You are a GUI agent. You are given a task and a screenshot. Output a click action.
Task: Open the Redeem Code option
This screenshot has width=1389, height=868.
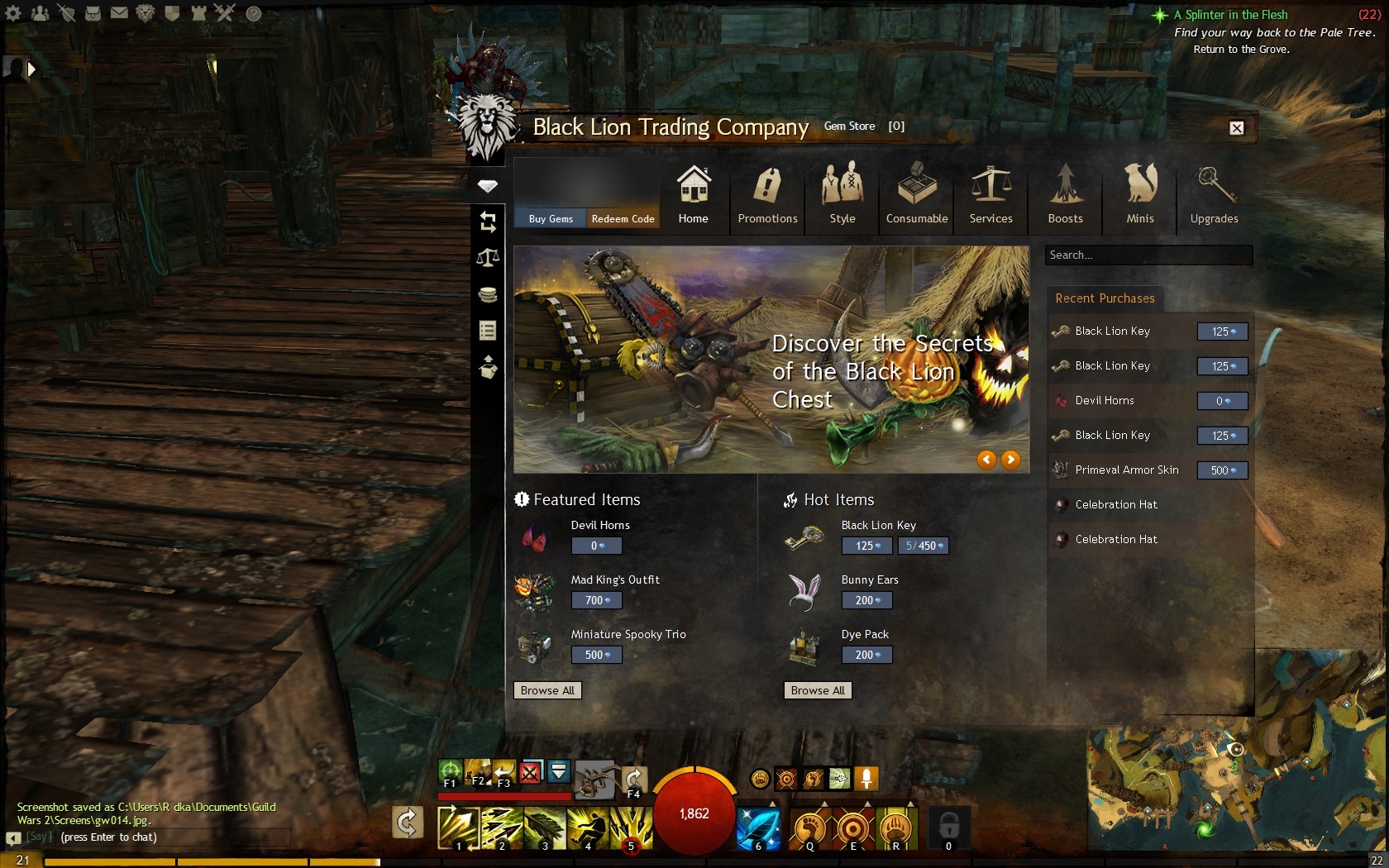623,218
